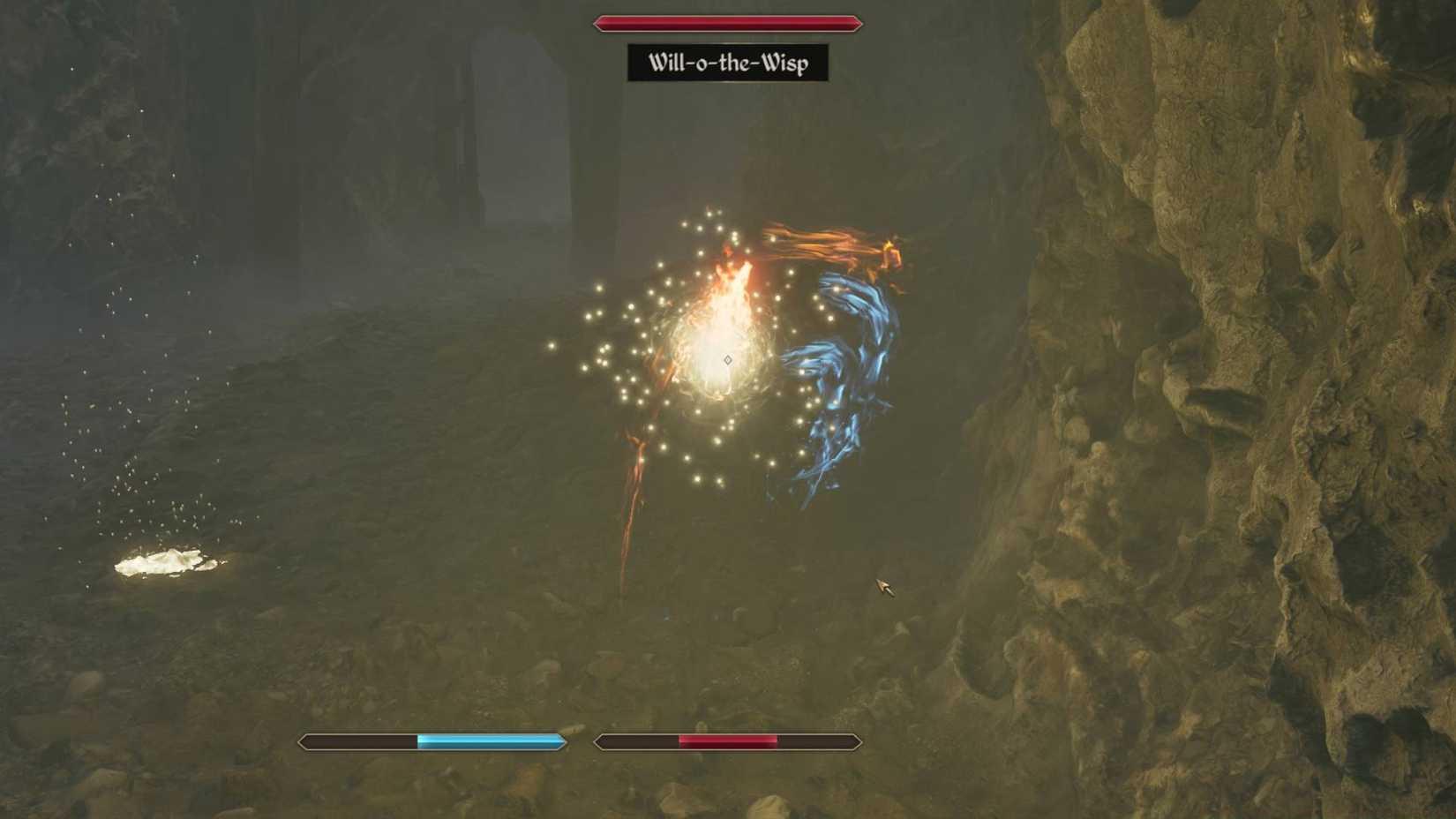This screenshot has height=819, width=1456.
Task: Click the blue stamina bar at the bottom
Action: pos(432,743)
